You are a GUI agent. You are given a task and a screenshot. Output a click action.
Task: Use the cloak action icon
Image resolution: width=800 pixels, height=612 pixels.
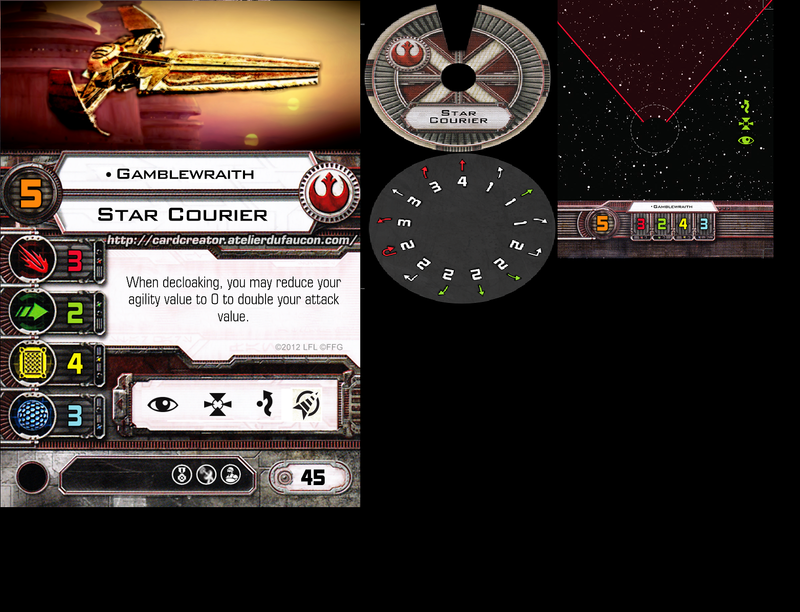click(x=305, y=404)
